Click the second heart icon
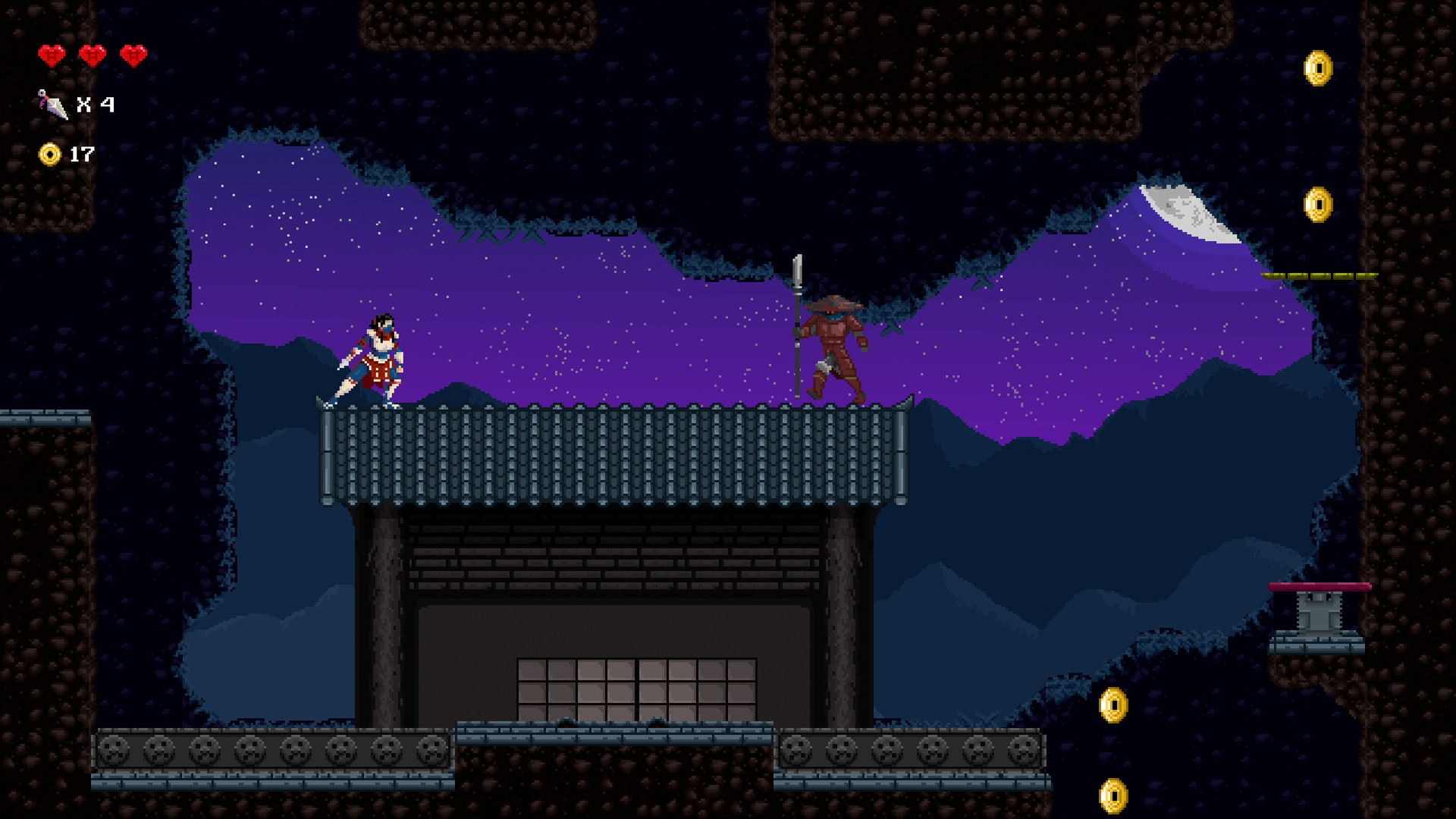This screenshot has width=1456, height=819. pos(92,55)
